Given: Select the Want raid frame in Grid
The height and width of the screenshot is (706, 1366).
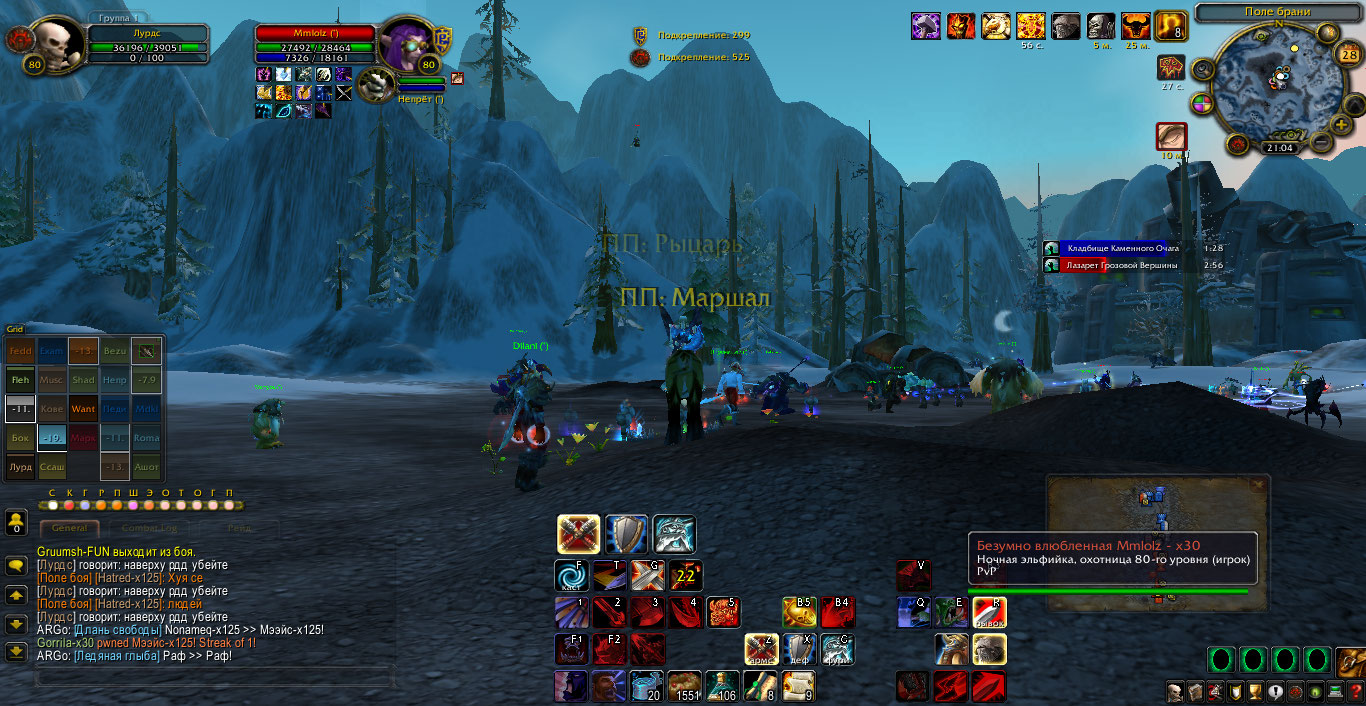Looking at the screenshot, I should tap(83, 409).
